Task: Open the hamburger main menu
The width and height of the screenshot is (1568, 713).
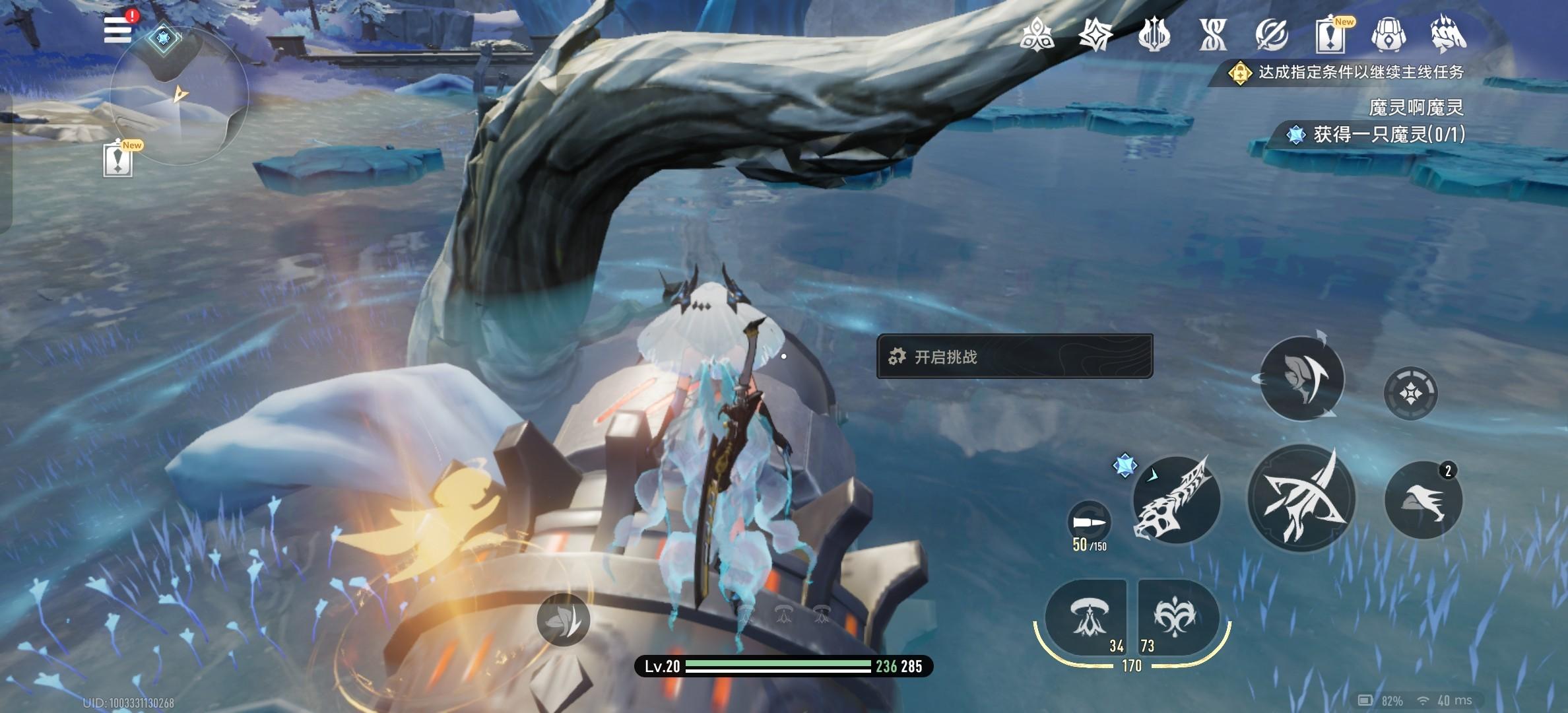Action: [x=117, y=29]
